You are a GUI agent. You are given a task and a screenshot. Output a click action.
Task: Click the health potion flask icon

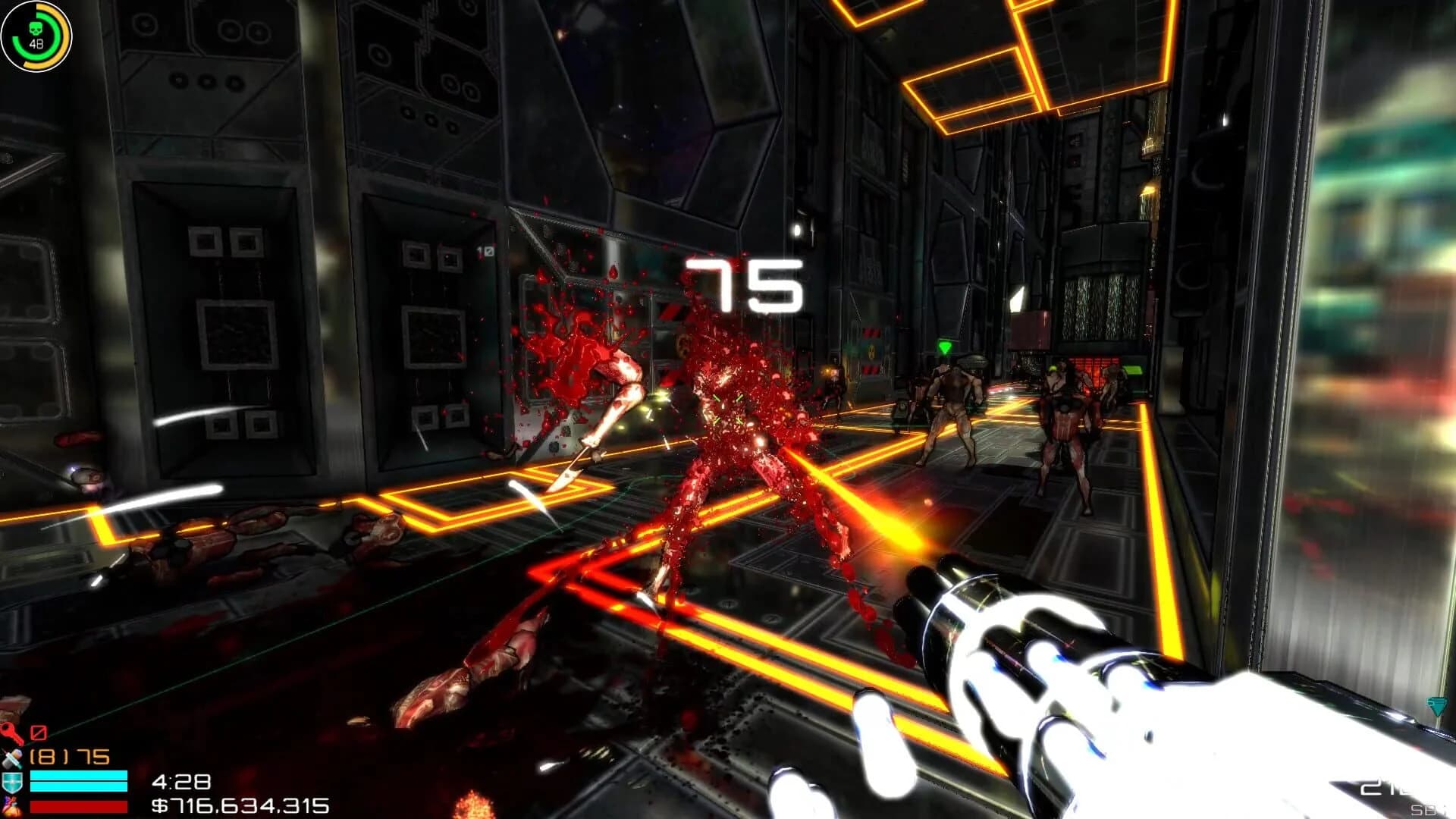[11, 805]
